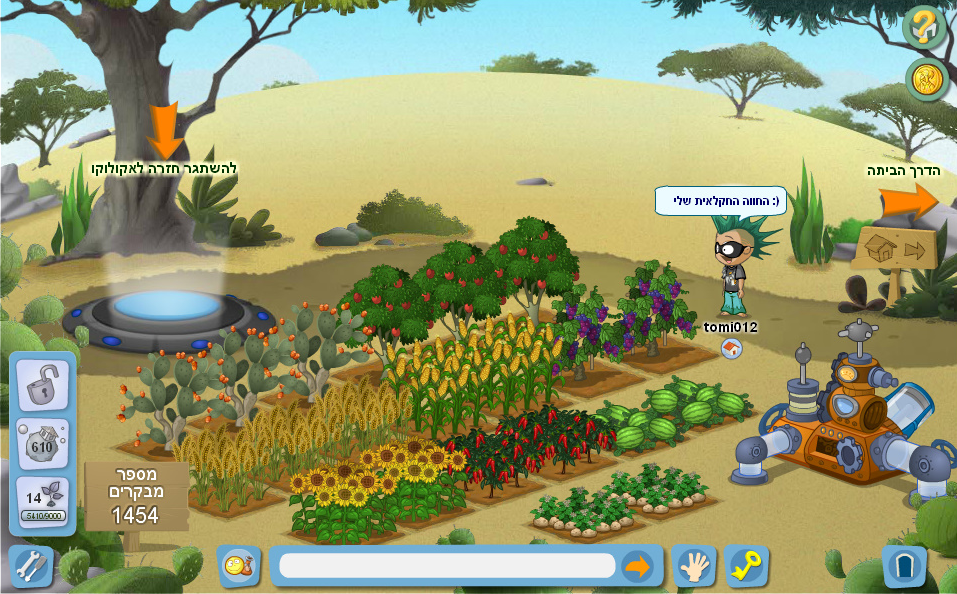Click the gold coin icon
The width and height of the screenshot is (957, 594).
click(926, 80)
